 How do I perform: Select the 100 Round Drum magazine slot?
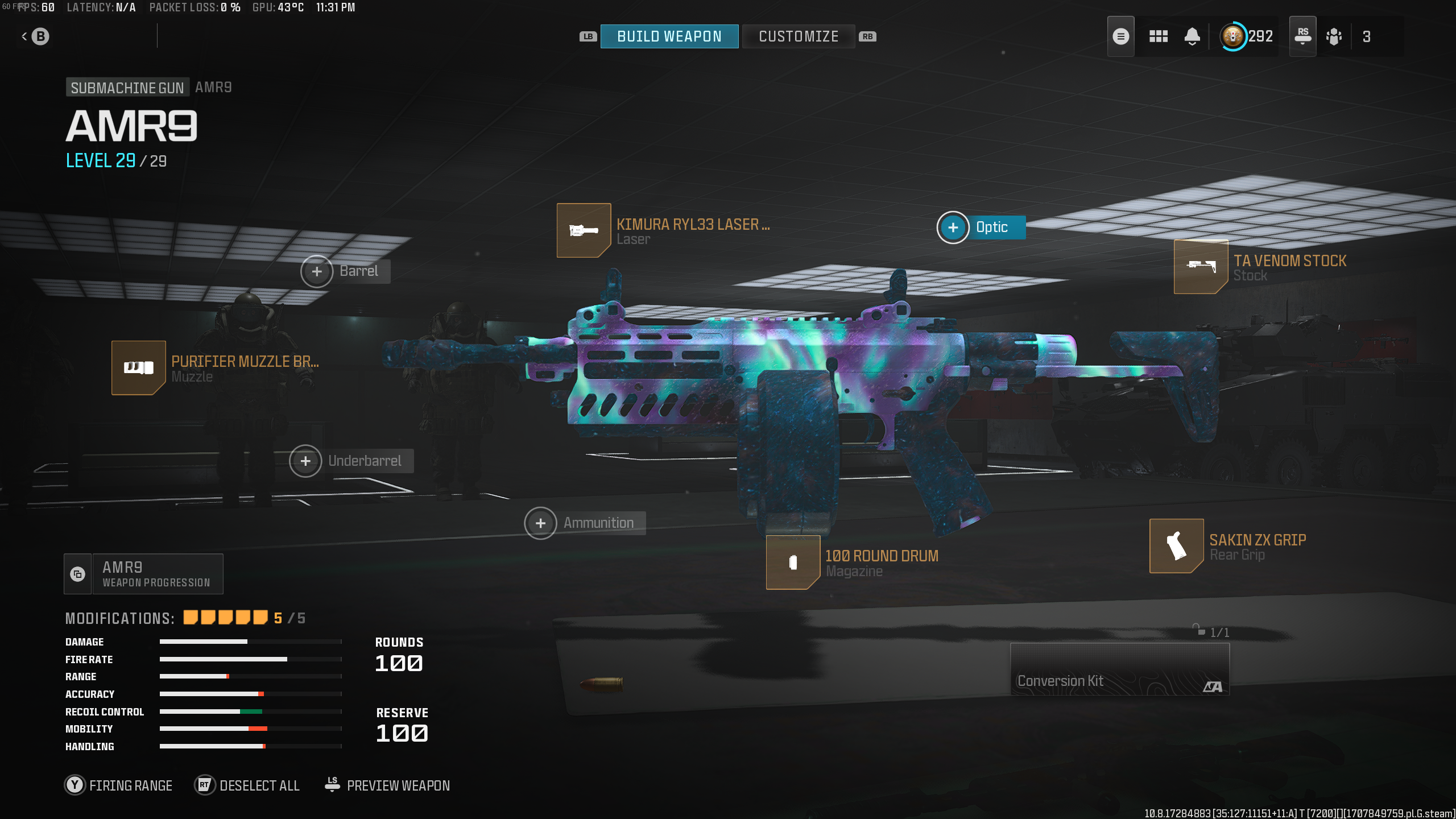point(793,562)
